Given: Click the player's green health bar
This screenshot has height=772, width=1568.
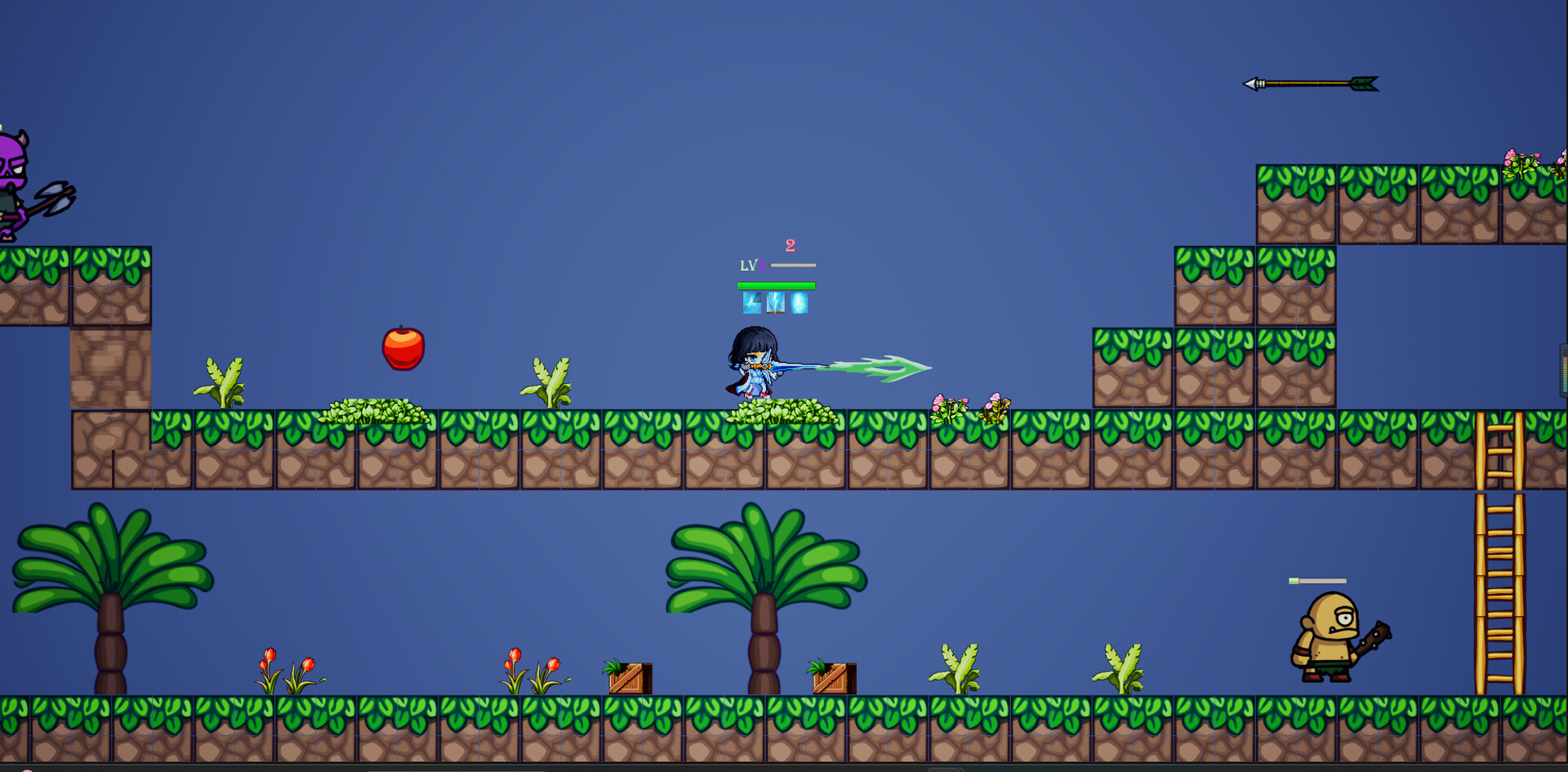Looking at the screenshot, I should pos(775,283).
